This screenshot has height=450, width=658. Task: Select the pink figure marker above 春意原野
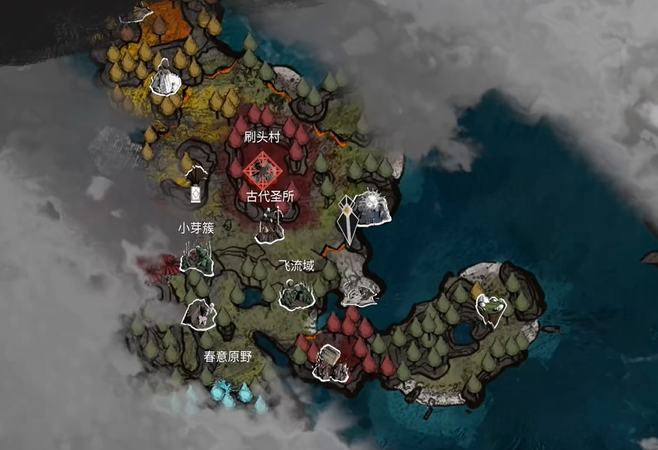pos(200,313)
